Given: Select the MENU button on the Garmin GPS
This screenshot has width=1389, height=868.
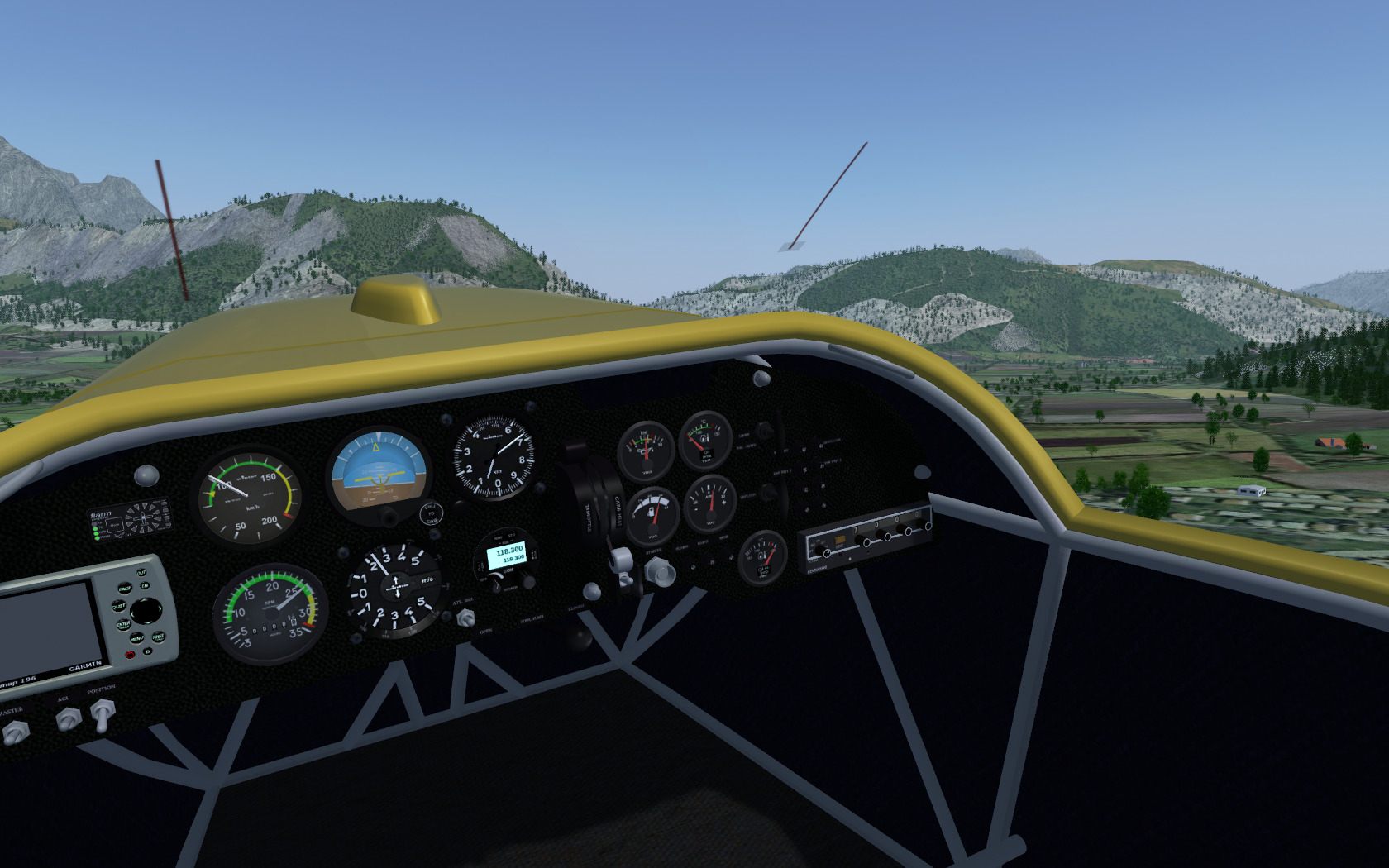Looking at the screenshot, I should (x=136, y=638).
